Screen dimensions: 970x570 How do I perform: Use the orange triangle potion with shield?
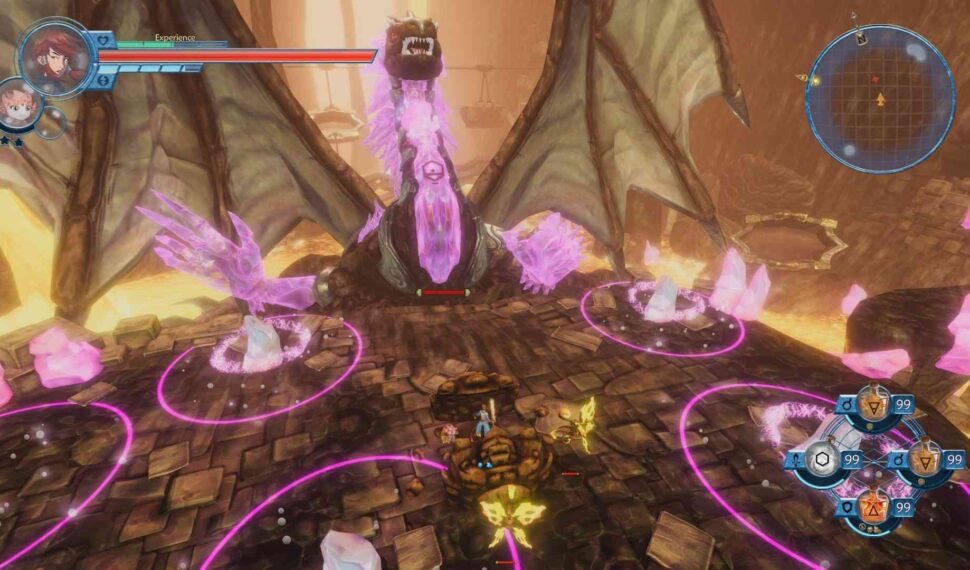pyautogui.click(x=872, y=507)
